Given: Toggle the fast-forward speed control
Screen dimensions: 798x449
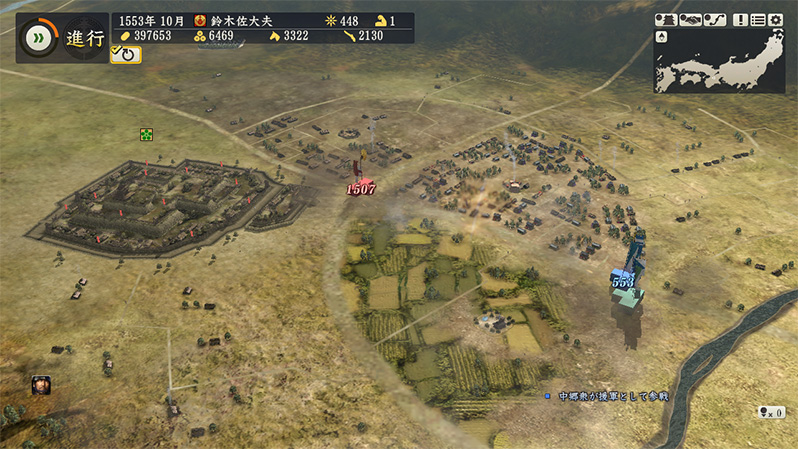Looking at the screenshot, I should click(x=39, y=37).
